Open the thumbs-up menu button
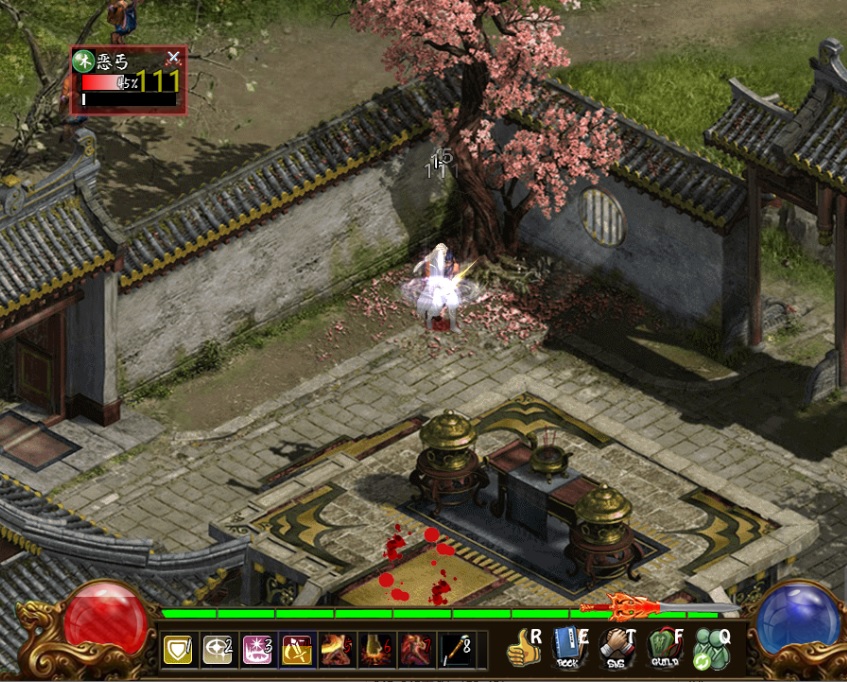847x682 pixels. click(x=523, y=649)
